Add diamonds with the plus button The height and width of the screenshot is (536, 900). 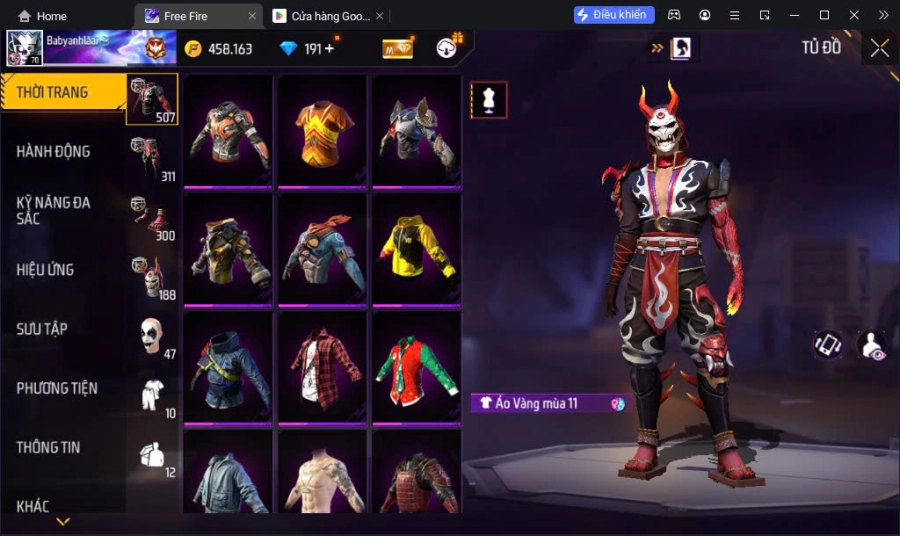click(329, 49)
